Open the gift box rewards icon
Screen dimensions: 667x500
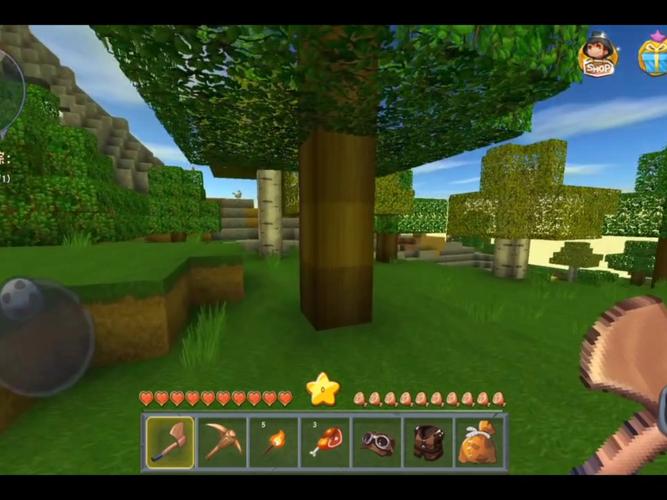[654, 54]
